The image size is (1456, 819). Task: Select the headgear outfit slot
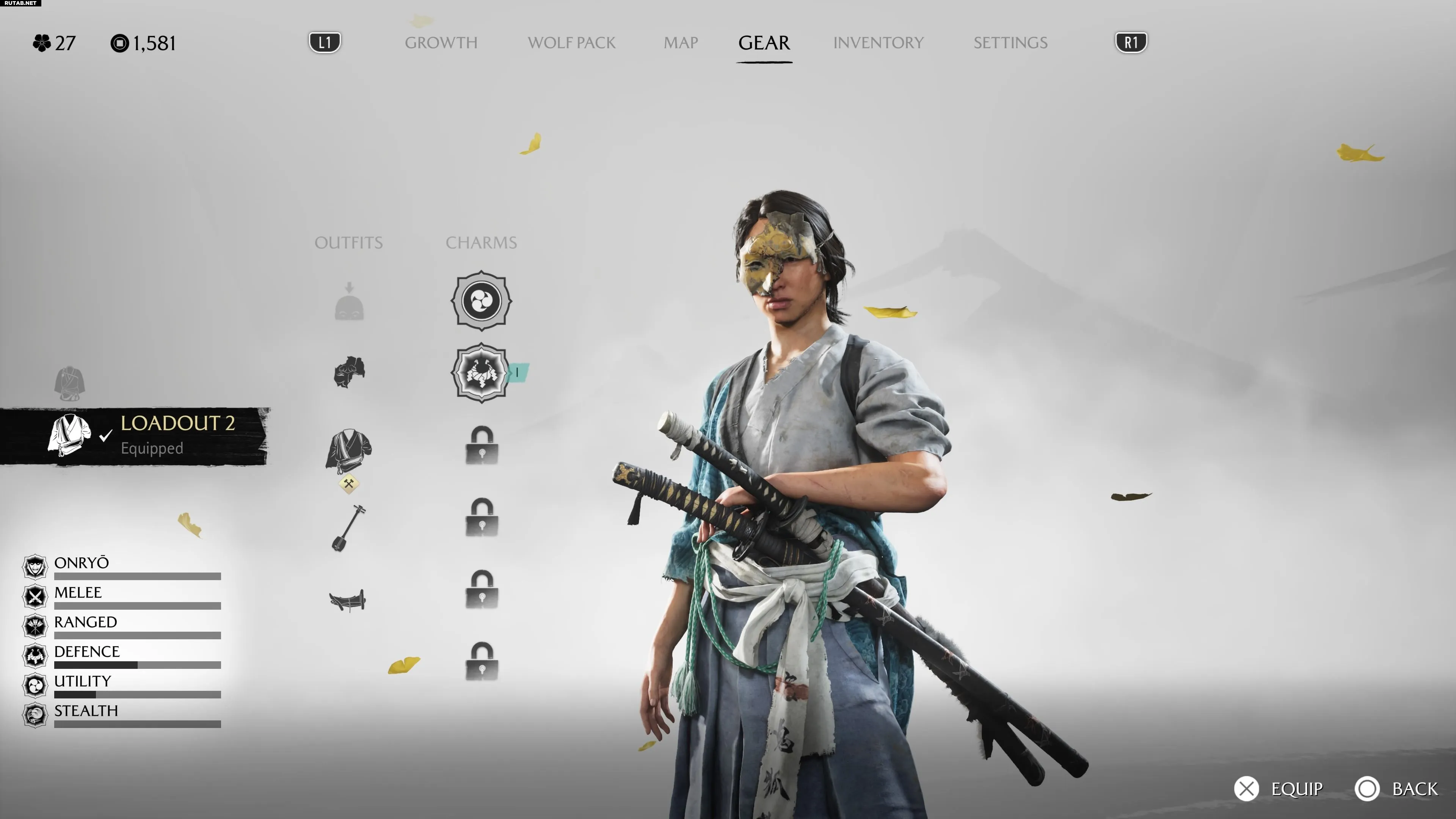tap(349, 303)
